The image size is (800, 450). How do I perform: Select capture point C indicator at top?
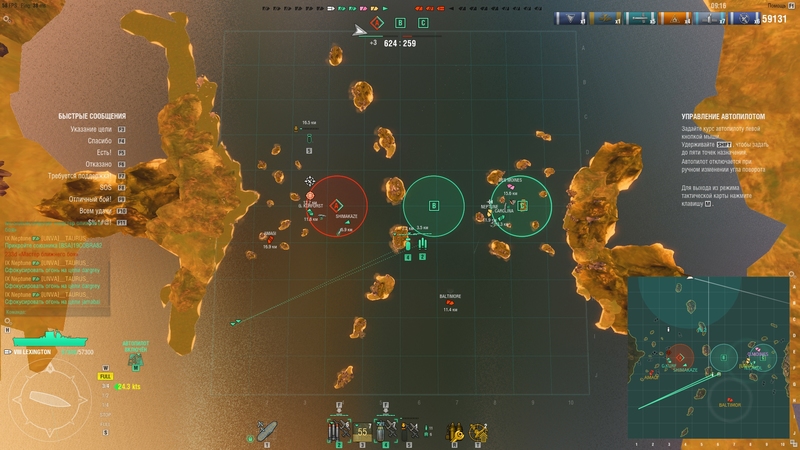click(423, 22)
